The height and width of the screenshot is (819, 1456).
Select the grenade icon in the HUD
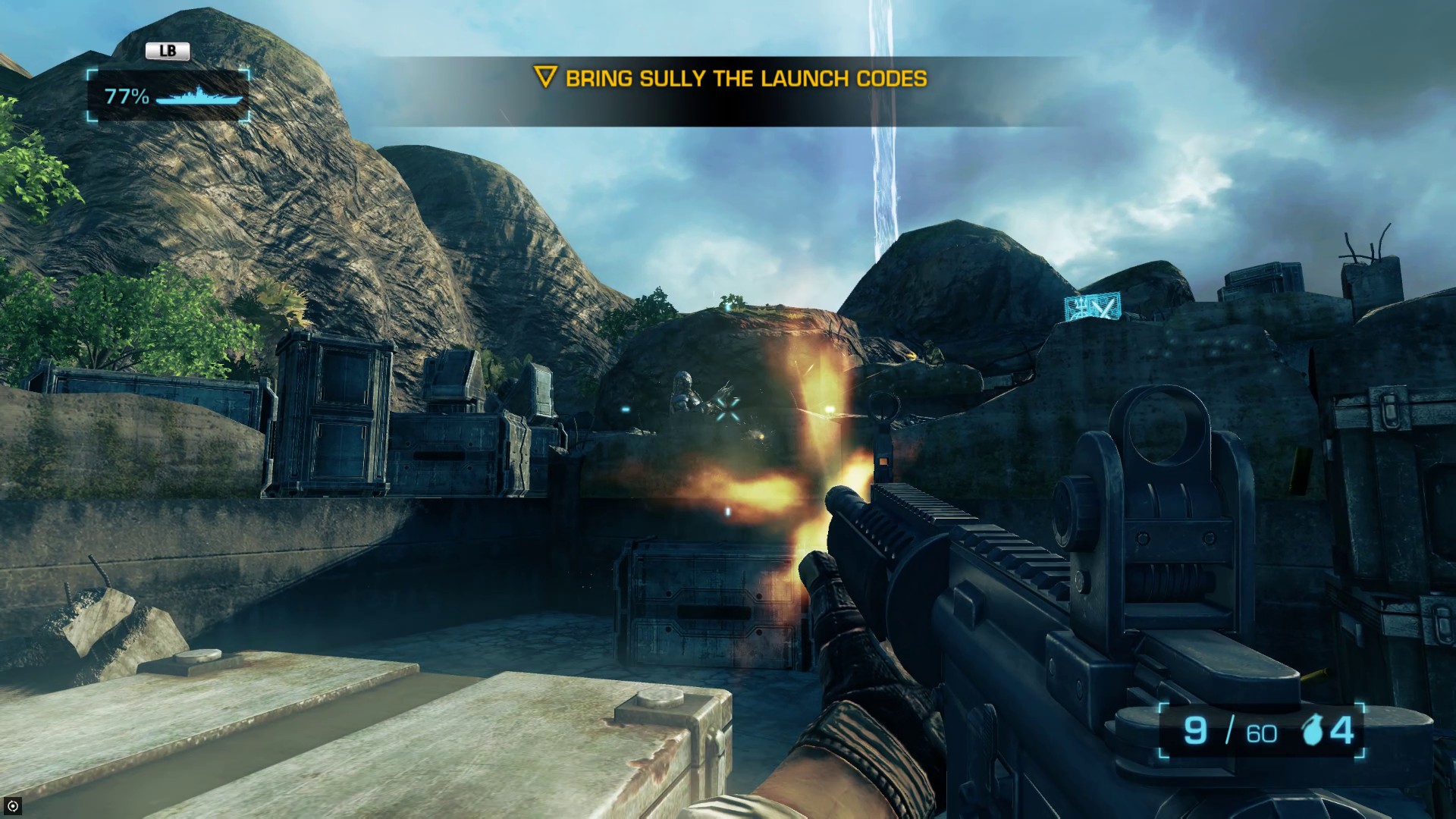tap(1313, 731)
